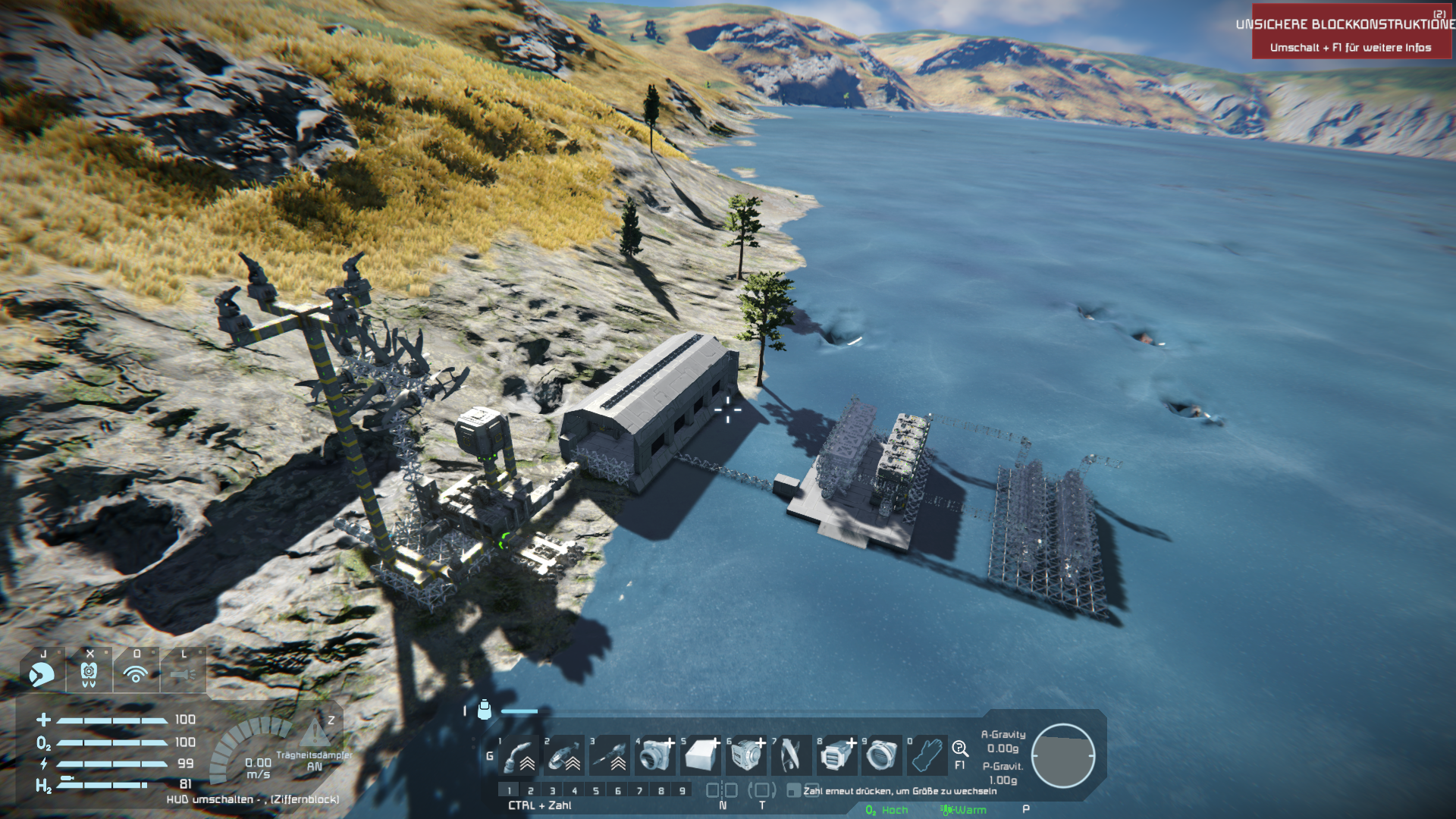This screenshot has height=819, width=1456.
Task: Toggle the Trägheitsdämpfer dampener warning icon
Action: click(x=314, y=734)
